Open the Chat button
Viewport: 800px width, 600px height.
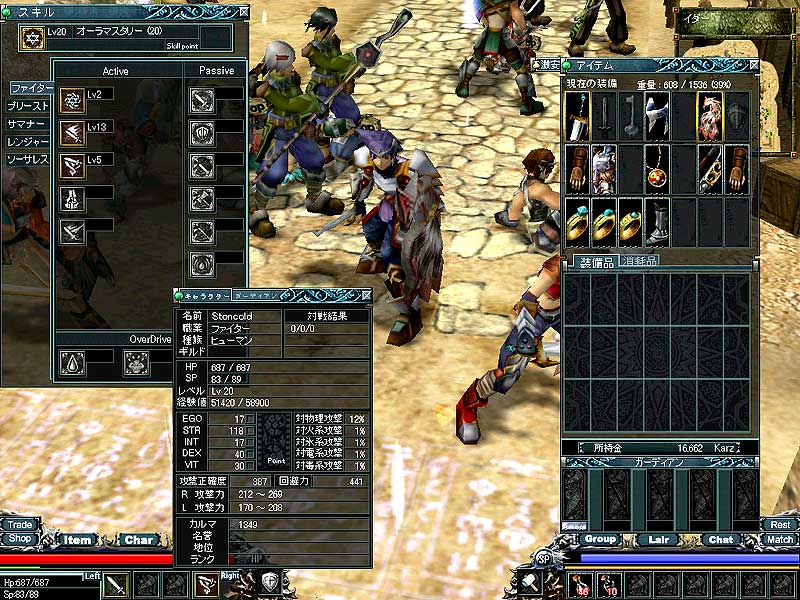click(719, 539)
